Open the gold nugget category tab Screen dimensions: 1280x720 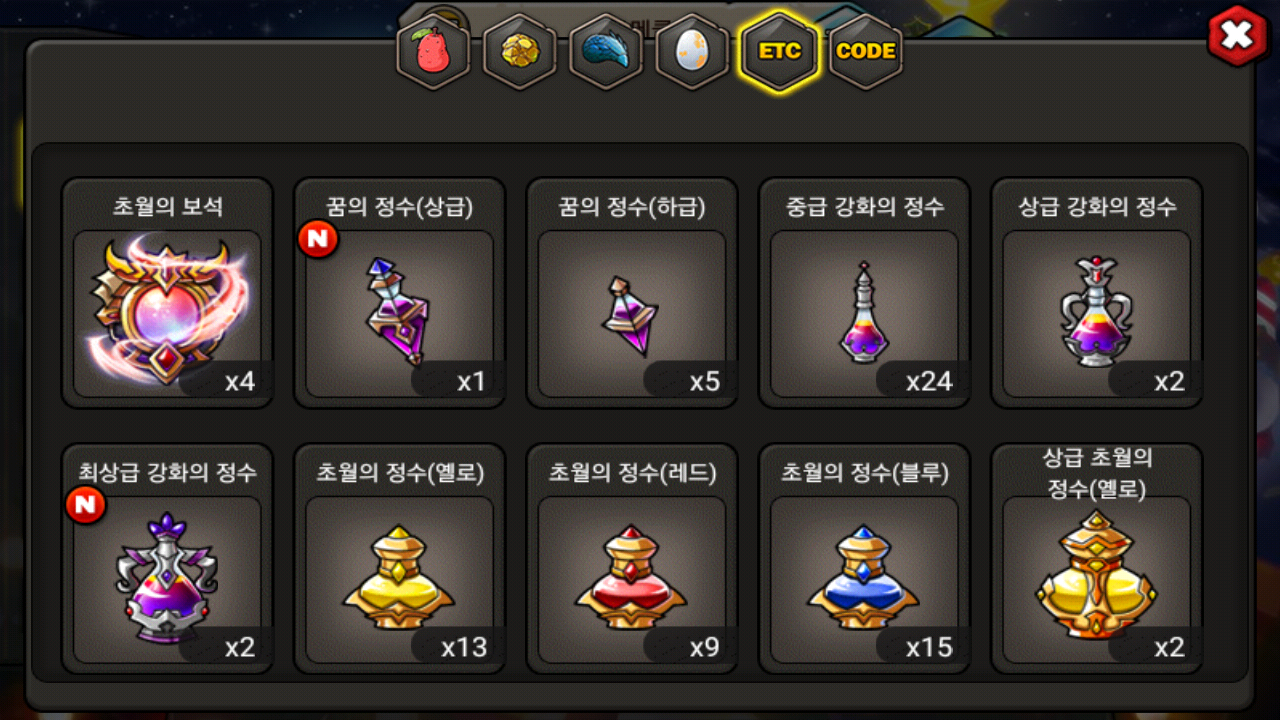pyautogui.click(x=520, y=51)
